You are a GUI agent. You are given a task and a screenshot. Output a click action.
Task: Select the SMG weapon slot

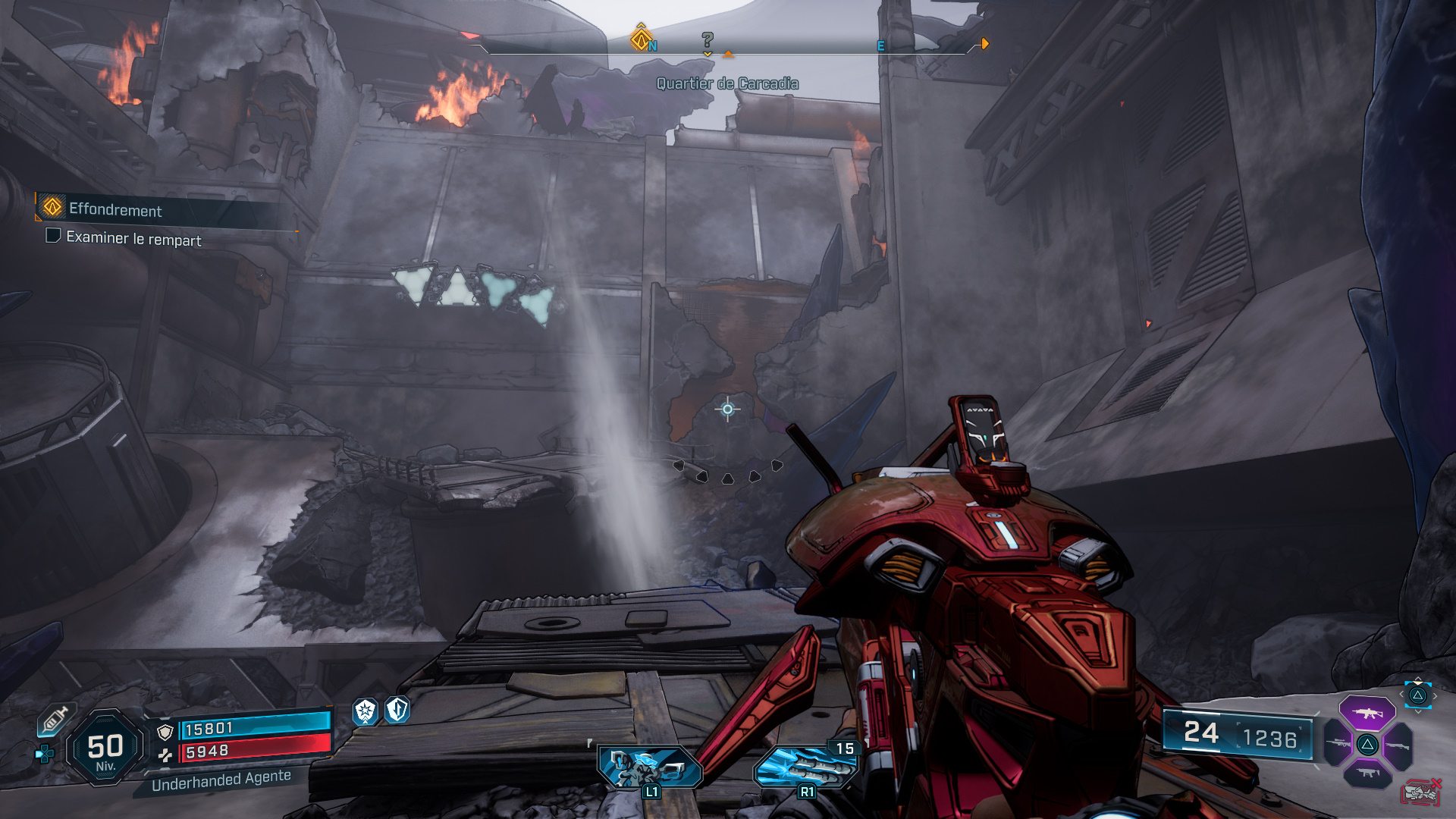click(x=1367, y=773)
